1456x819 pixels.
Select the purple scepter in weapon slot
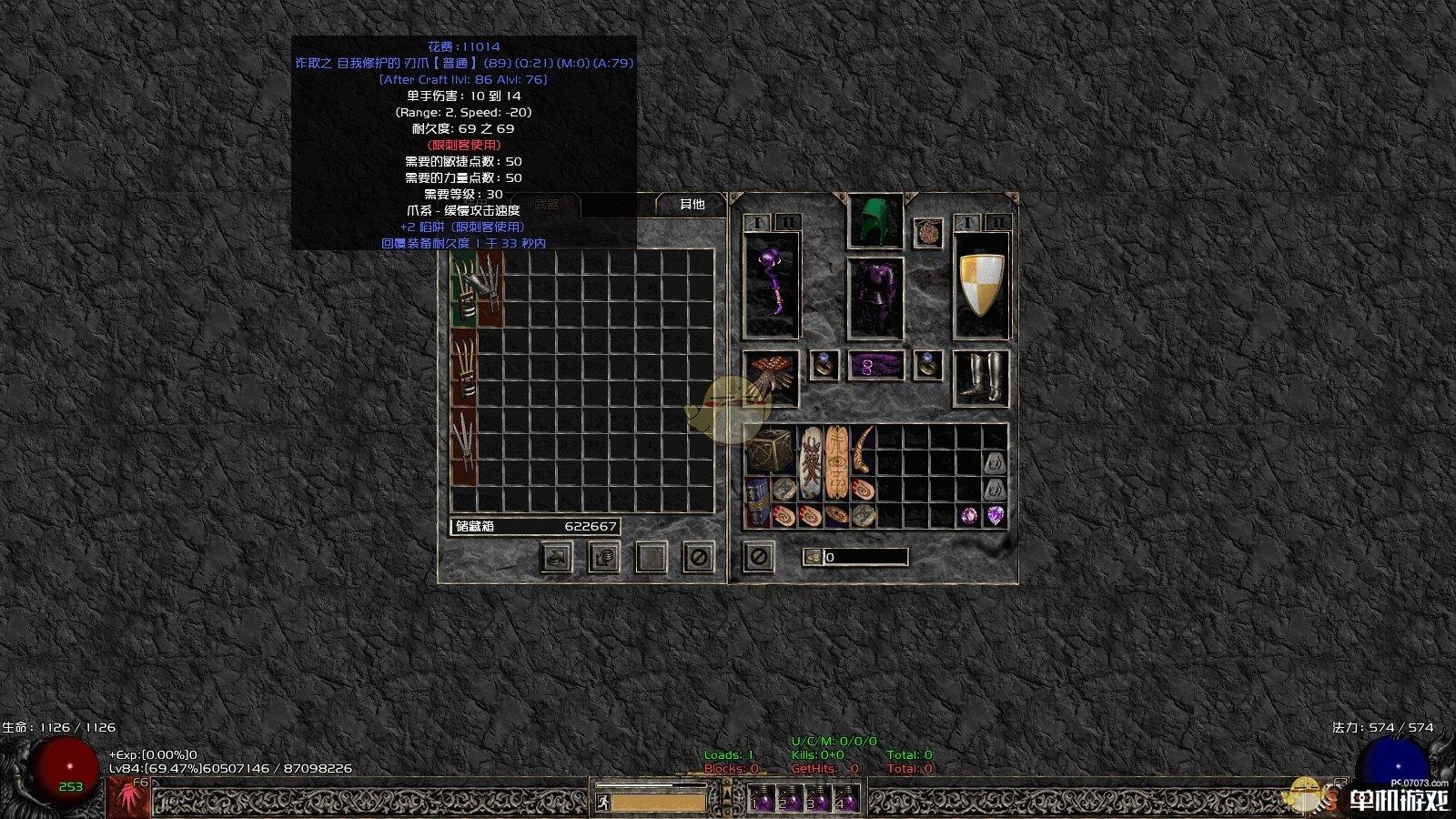pos(771,285)
